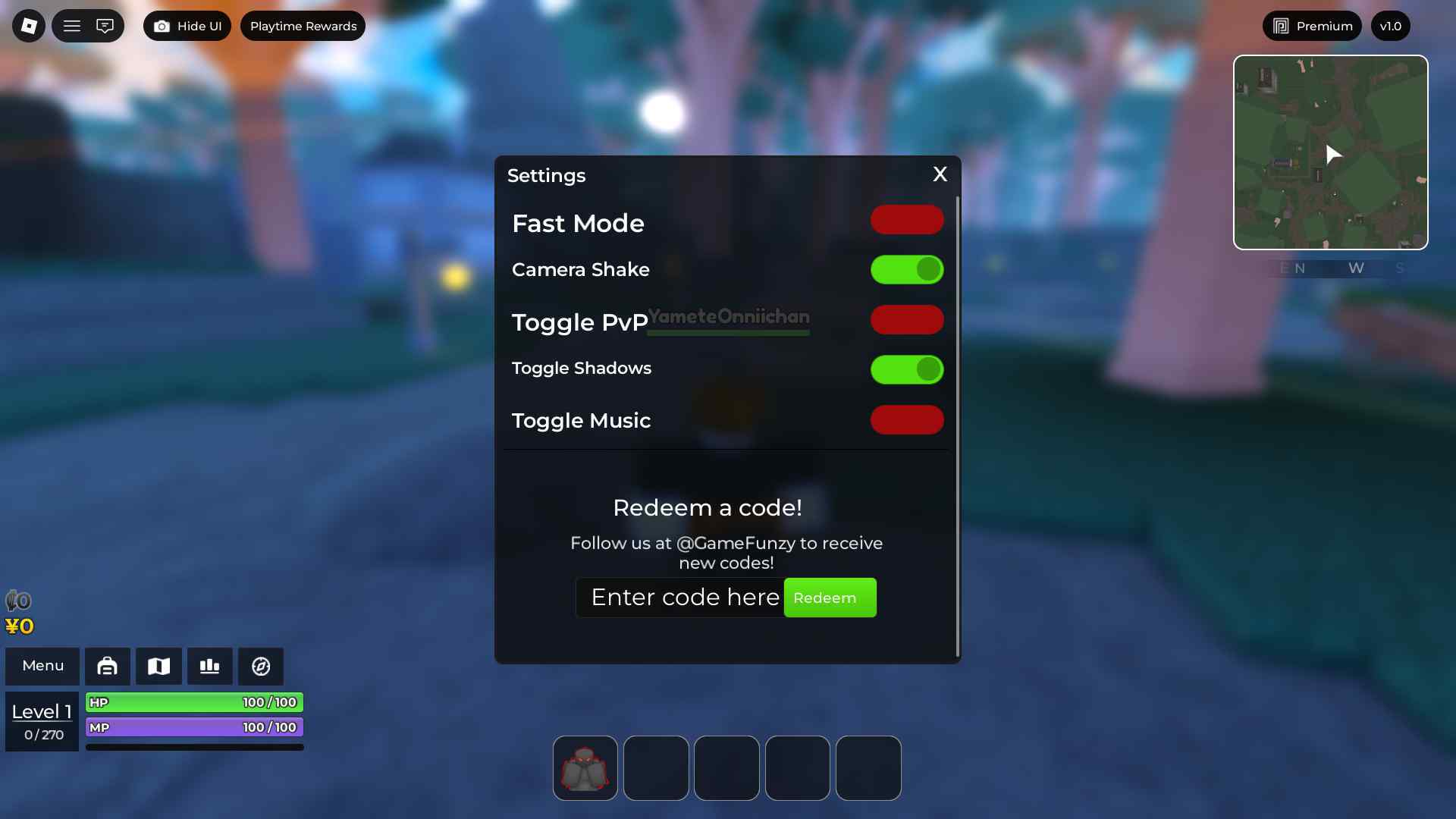The height and width of the screenshot is (819, 1456).
Task: Select the first hotbar slot item
Action: (585, 767)
